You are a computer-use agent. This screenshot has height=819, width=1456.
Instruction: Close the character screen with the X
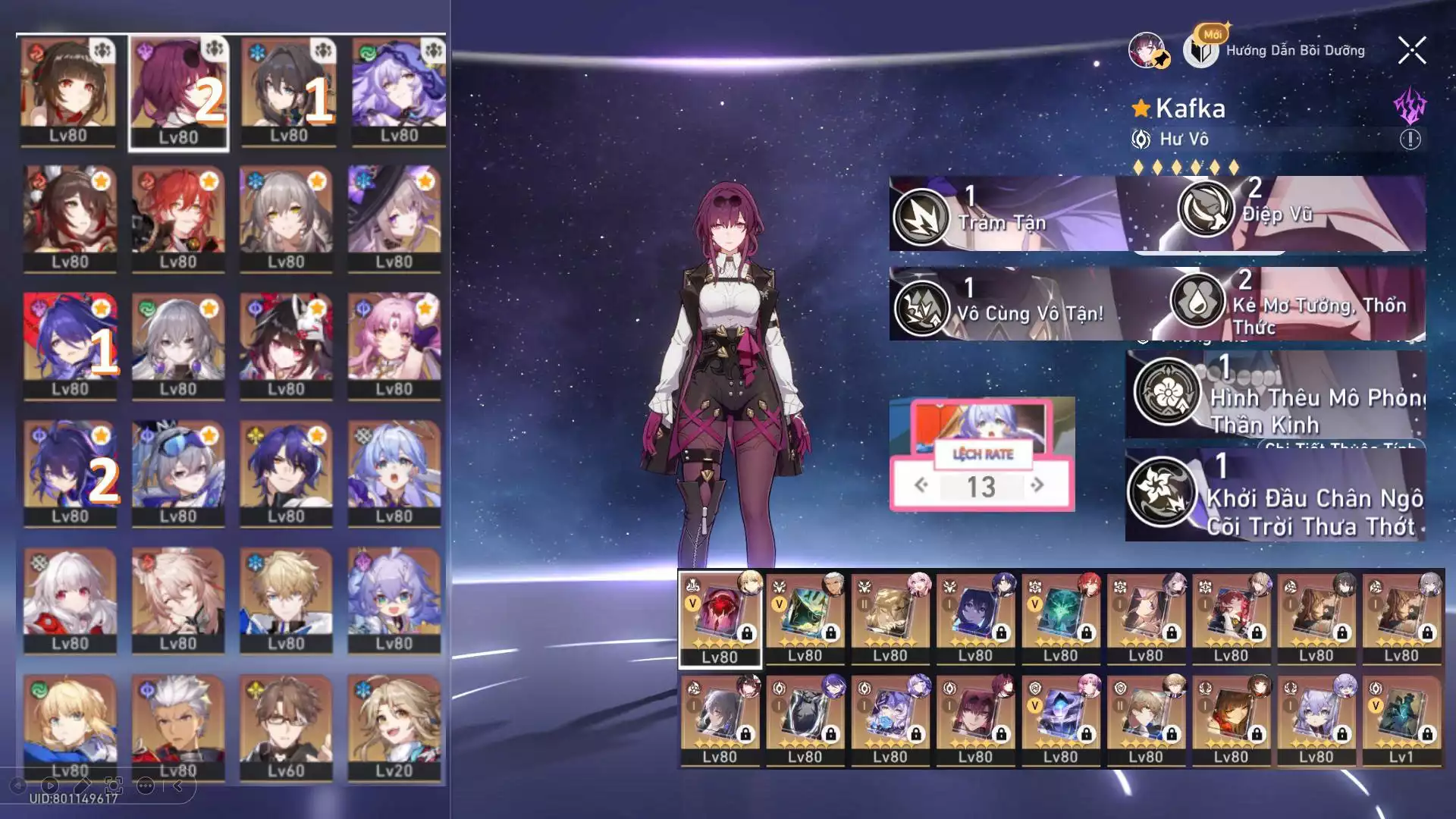pyautogui.click(x=1411, y=51)
